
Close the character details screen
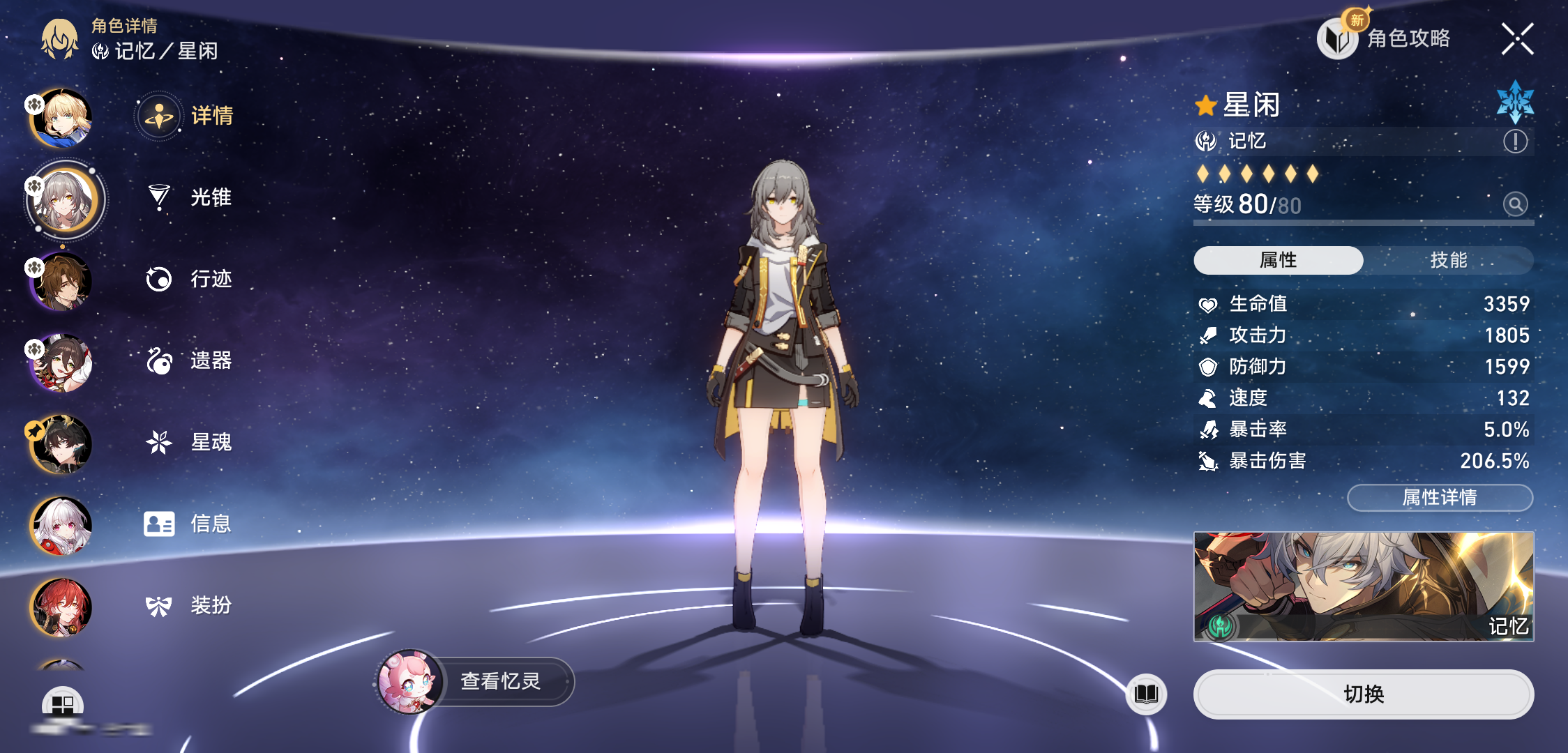[x=1517, y=39]
